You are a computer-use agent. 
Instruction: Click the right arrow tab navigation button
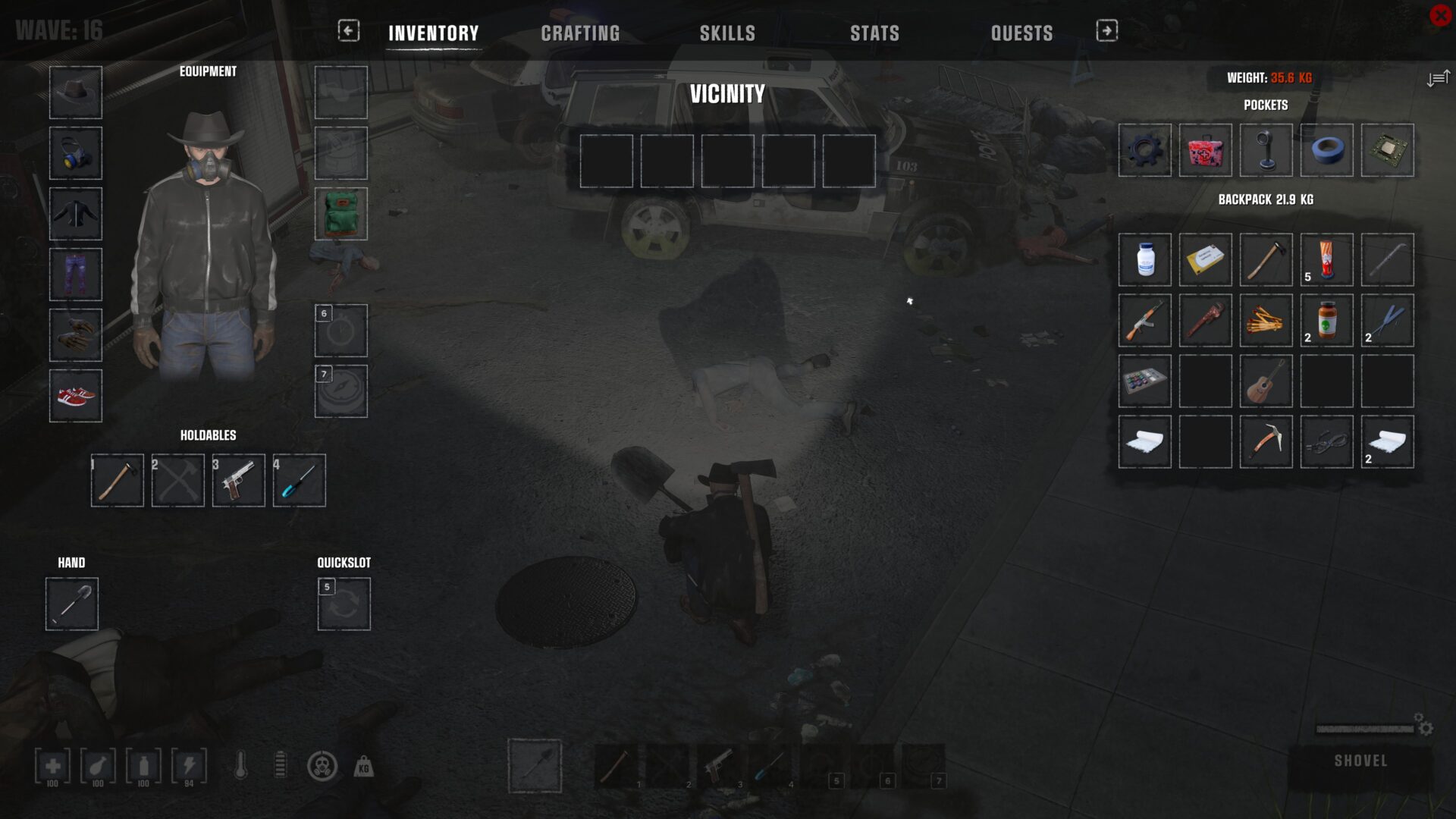point(1106,30)
